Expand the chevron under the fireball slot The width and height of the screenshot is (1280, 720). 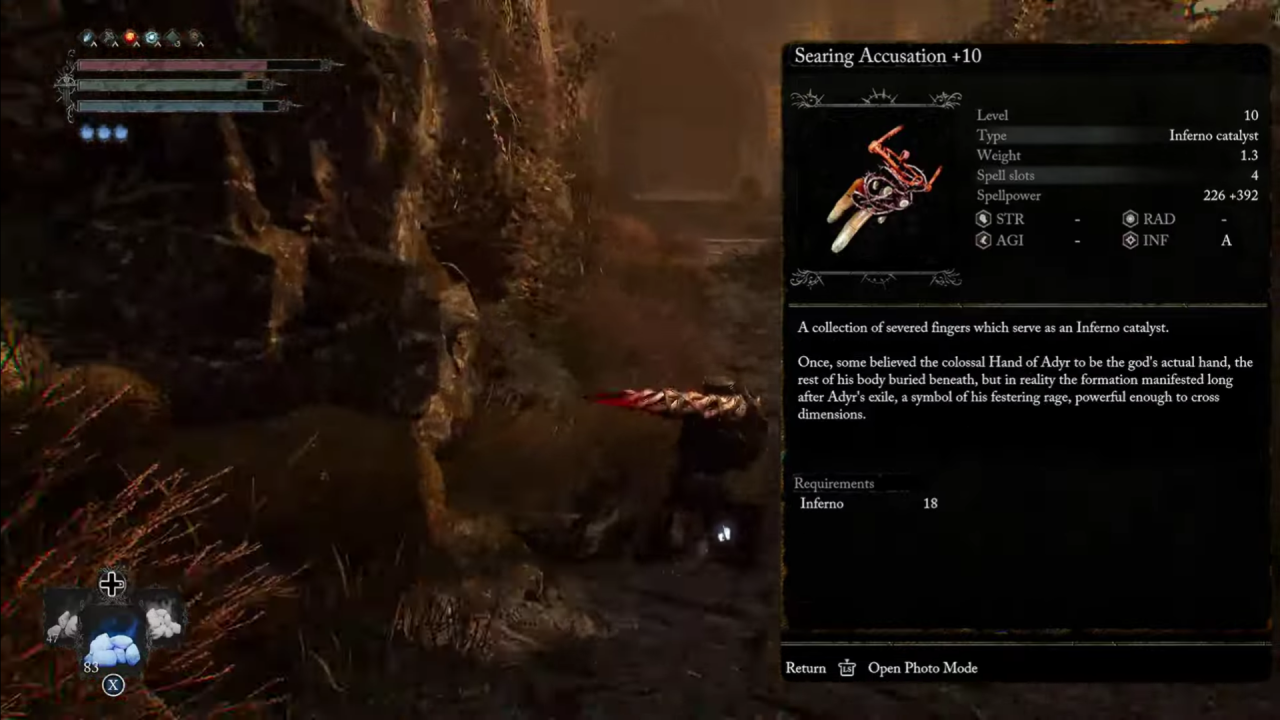pos(136,43)
